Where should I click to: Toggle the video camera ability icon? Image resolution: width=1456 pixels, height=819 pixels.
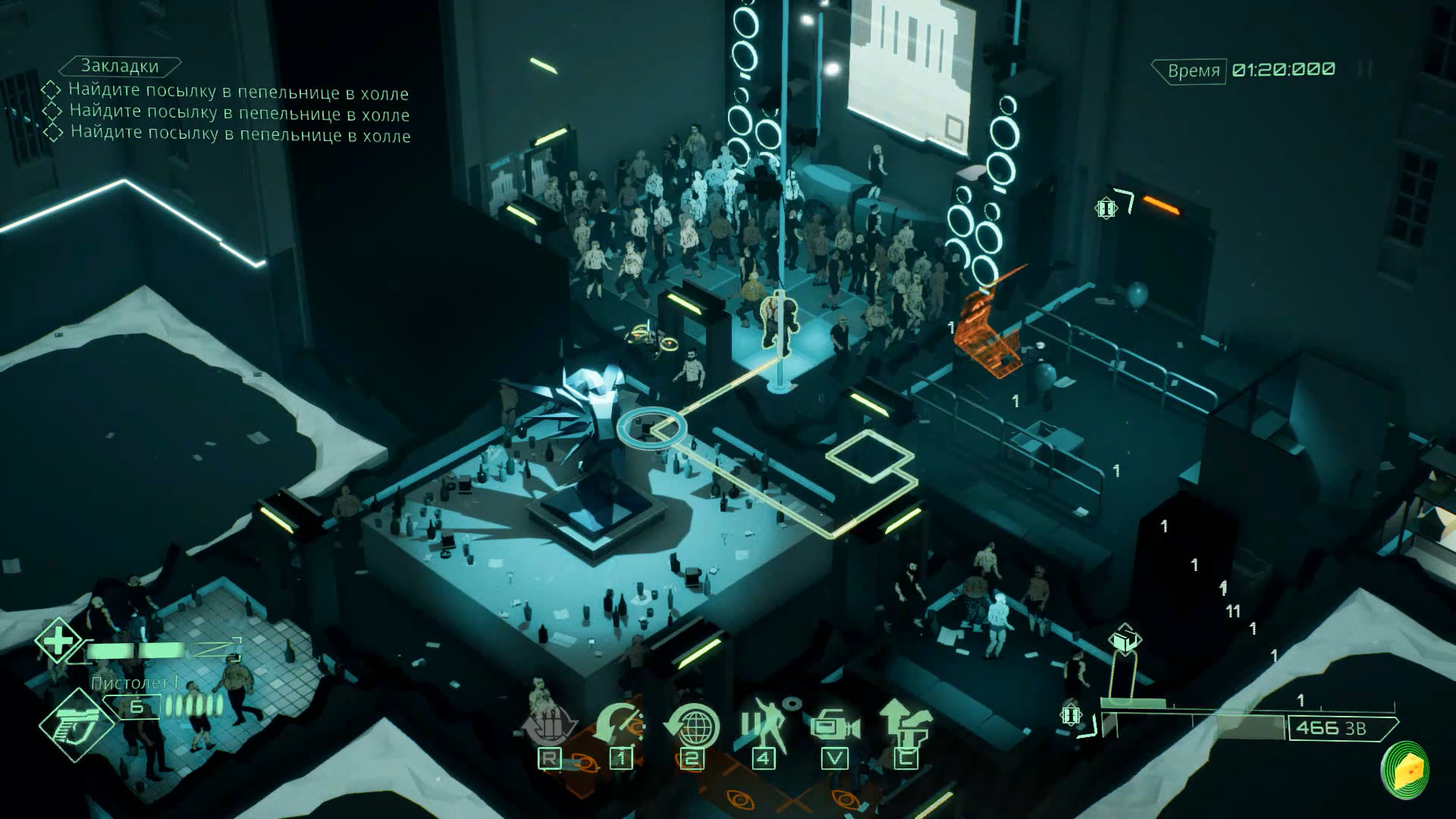pos(834,726)
